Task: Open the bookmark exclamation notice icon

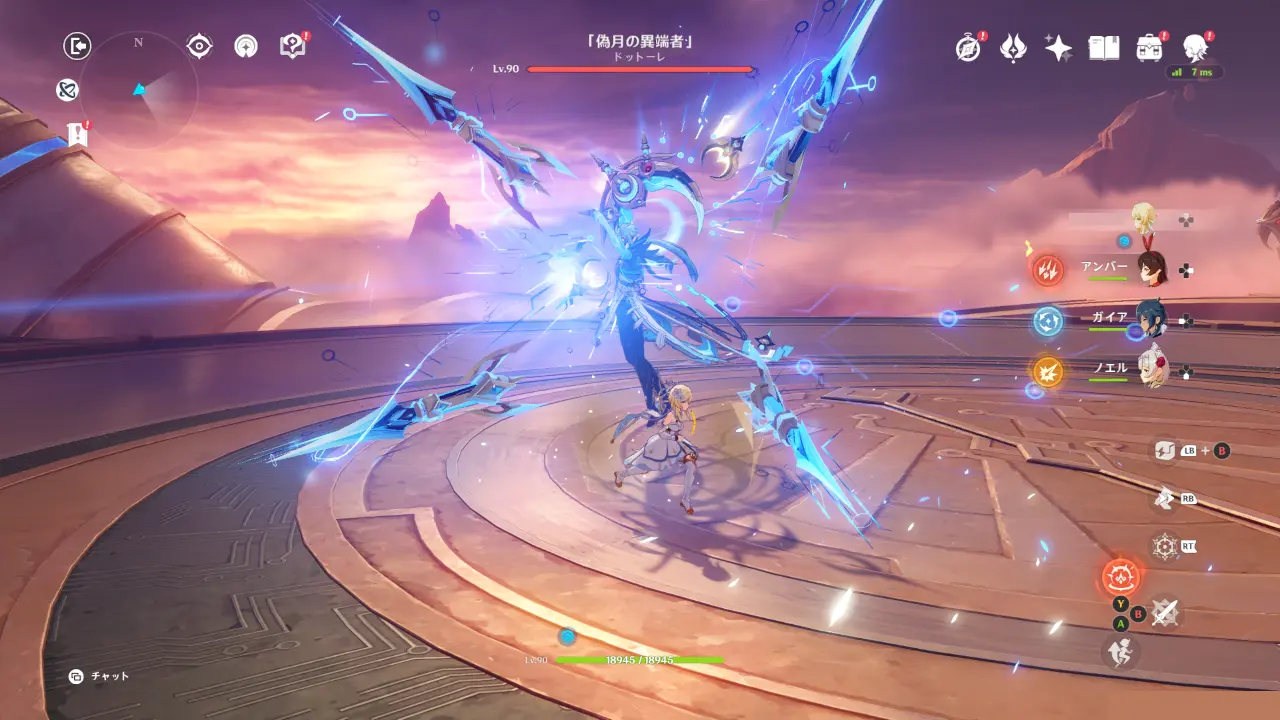Action: pyautogui.click(x=78, y=134)
